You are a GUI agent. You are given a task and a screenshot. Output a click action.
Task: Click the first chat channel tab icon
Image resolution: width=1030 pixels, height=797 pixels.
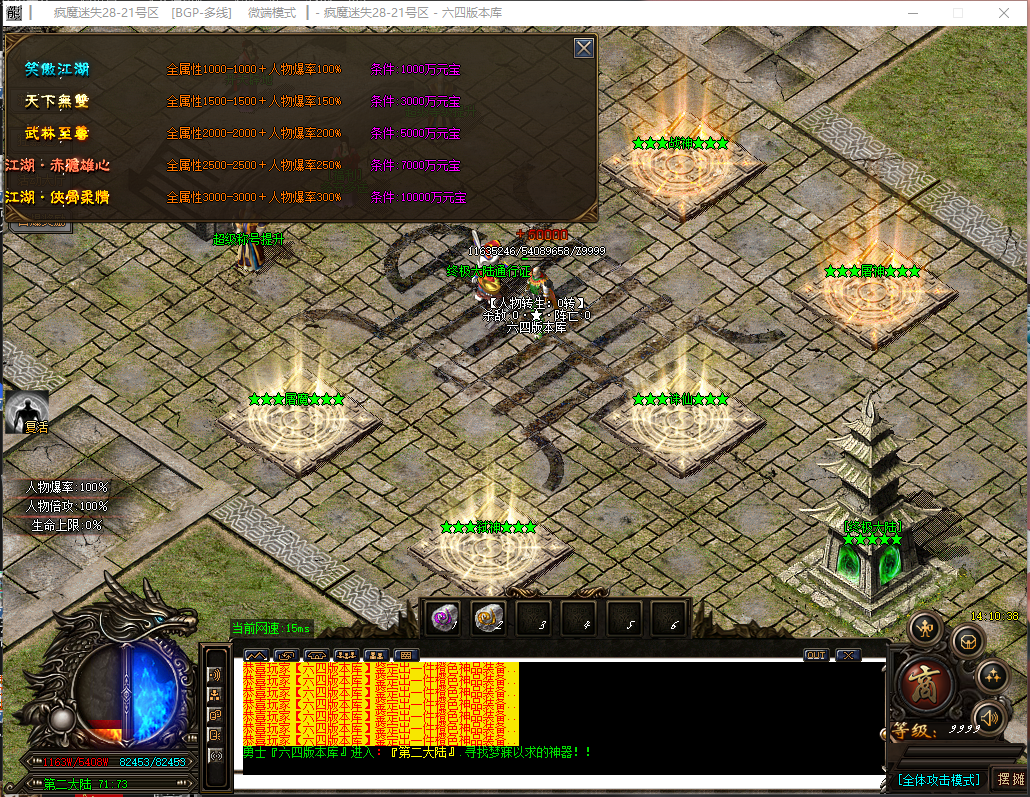(255, 655)
